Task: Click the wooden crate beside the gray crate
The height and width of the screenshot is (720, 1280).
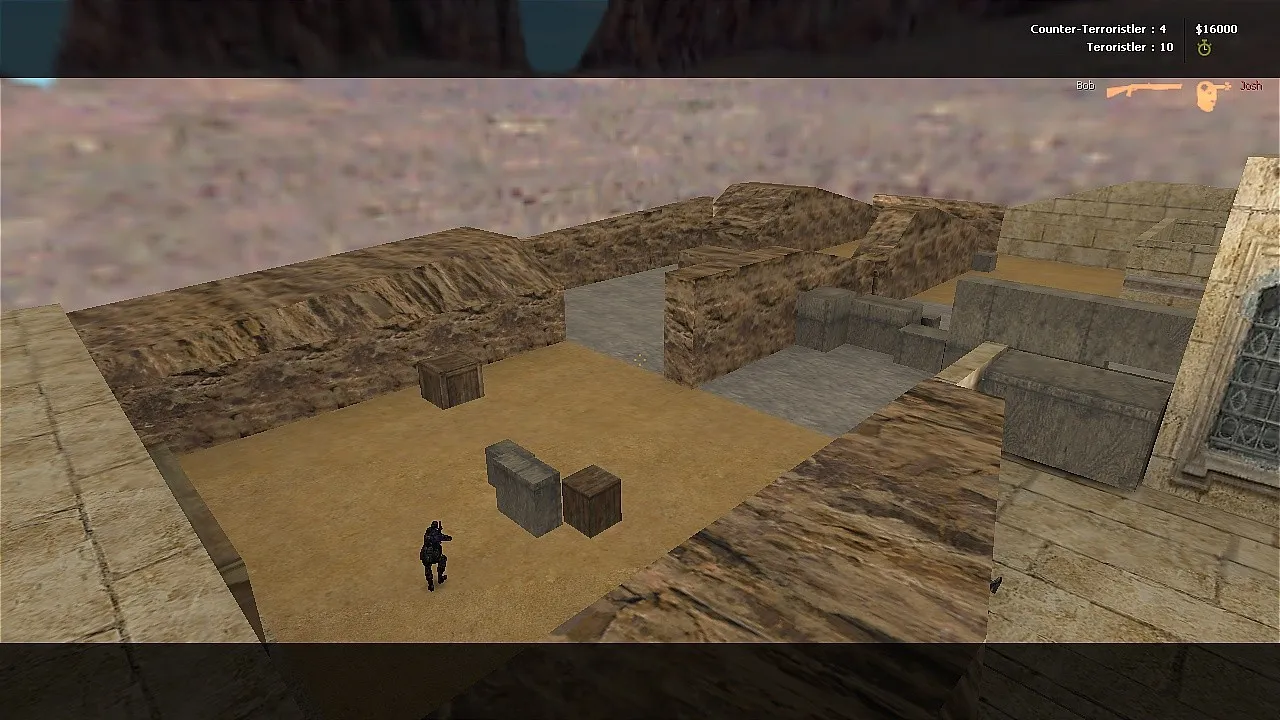Action: [x=590, y=500]
